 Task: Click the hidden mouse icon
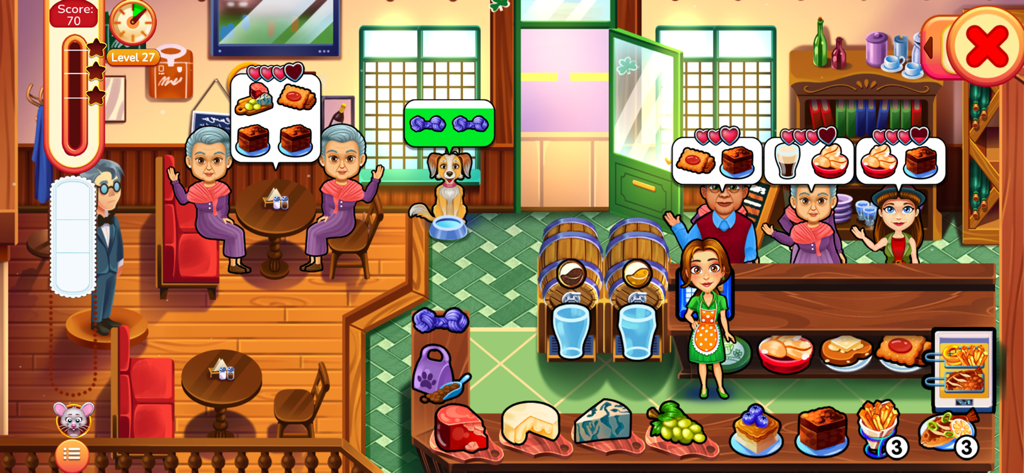[x=73, y=418]
